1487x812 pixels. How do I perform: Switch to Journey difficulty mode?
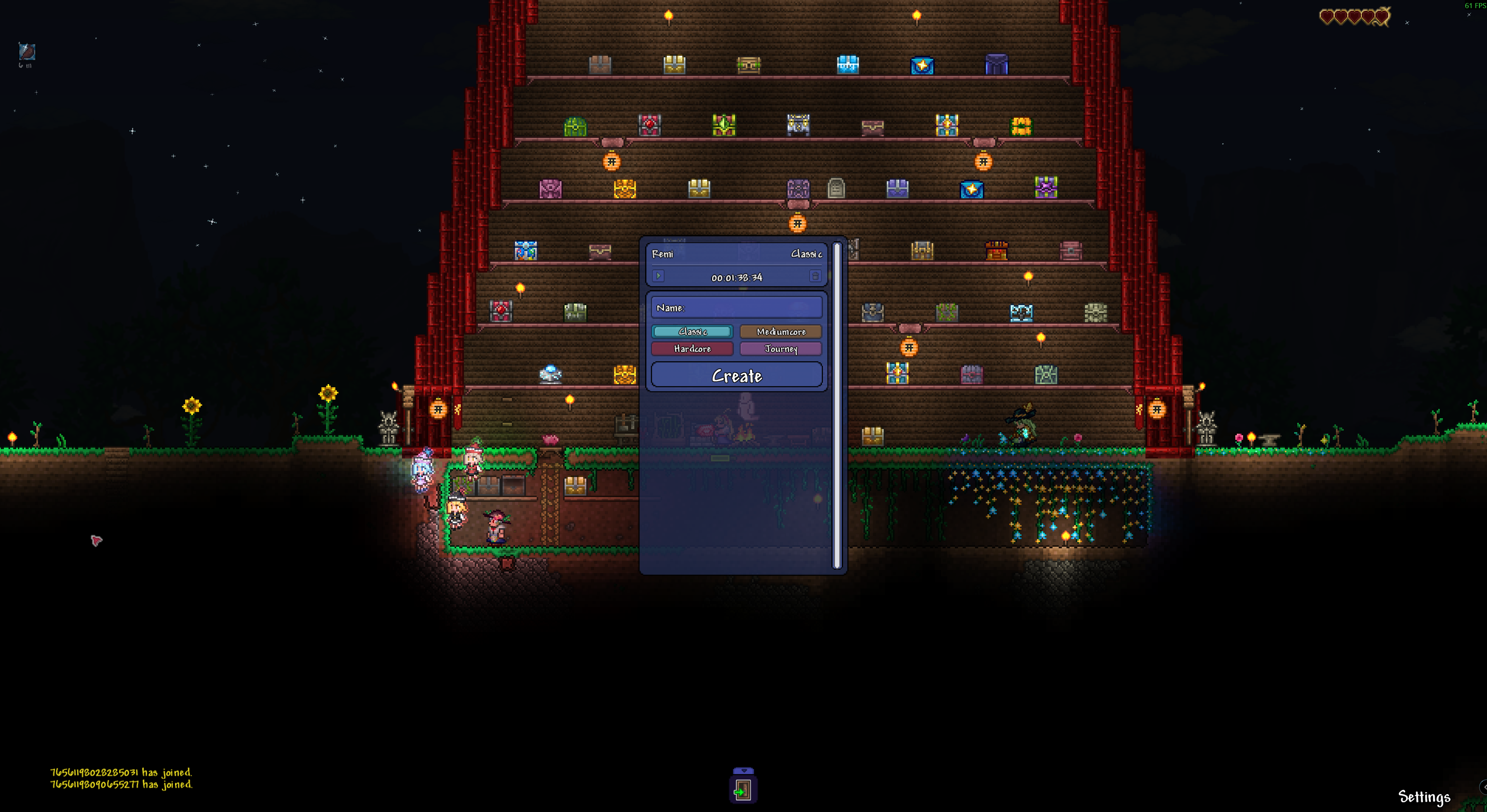point(780,348)
